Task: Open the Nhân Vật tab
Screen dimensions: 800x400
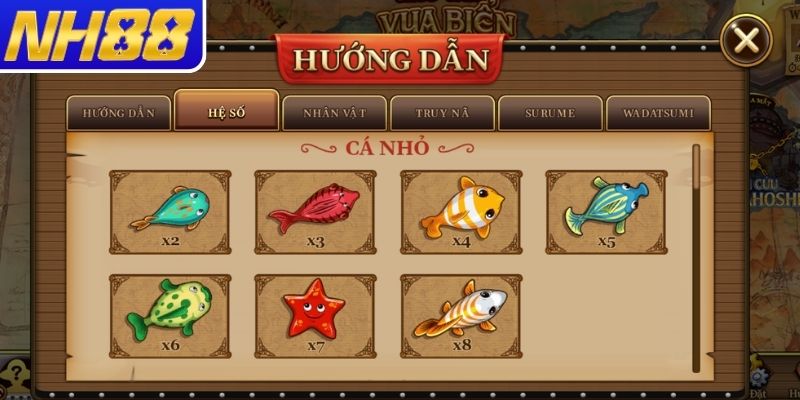Action: tap(334, 113)
